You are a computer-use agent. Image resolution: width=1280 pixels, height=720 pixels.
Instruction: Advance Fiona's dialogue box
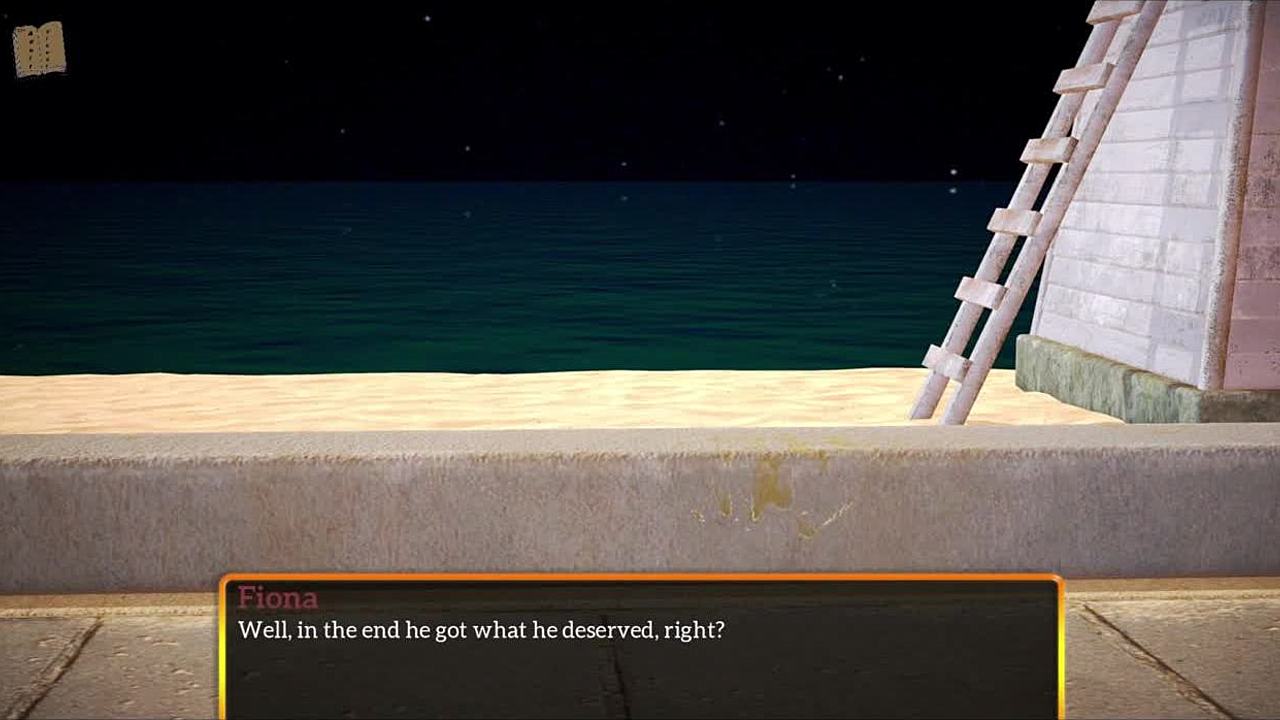pyautogui.click(x=640, y=648)
